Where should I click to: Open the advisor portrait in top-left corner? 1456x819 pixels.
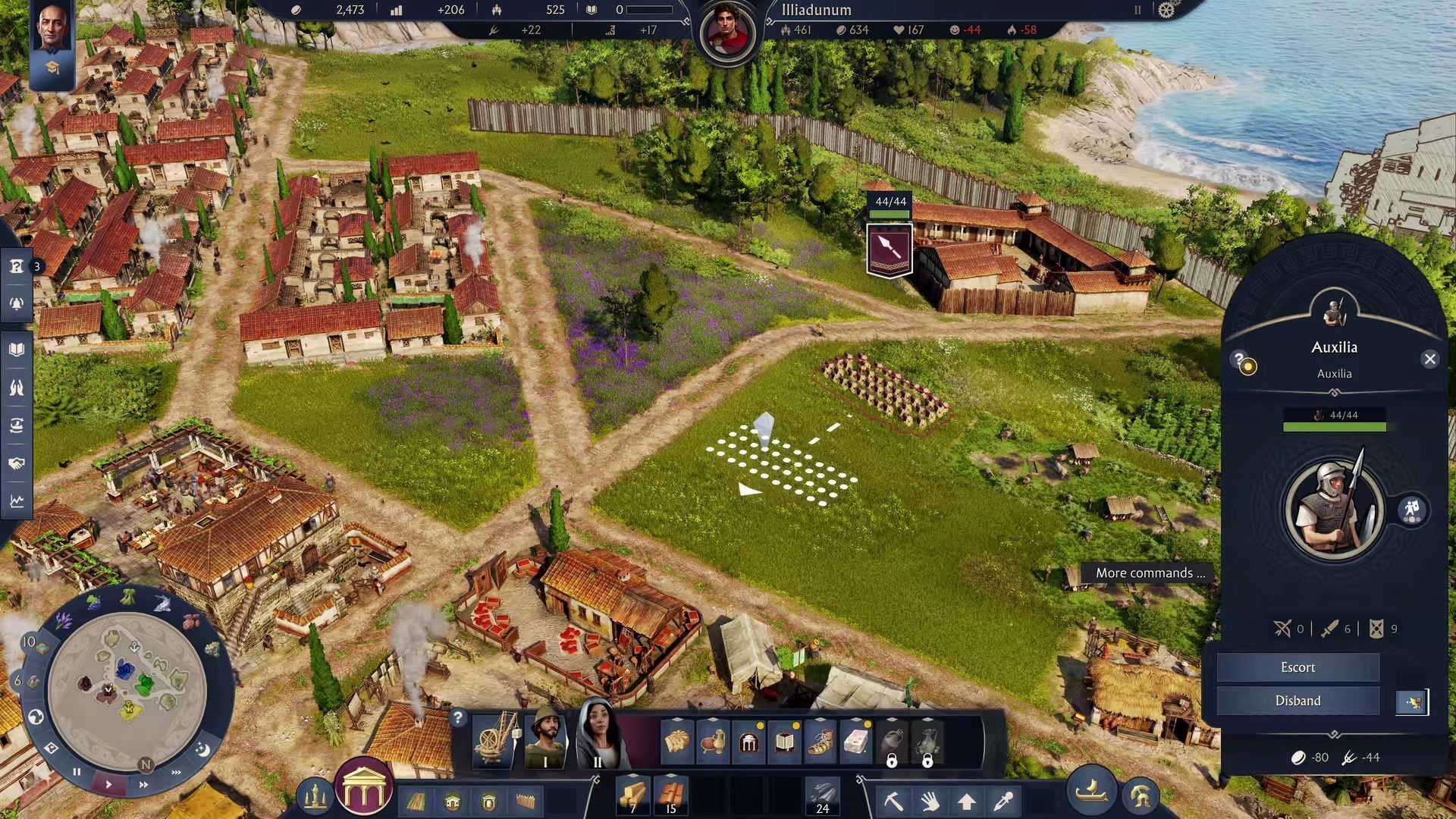pos(52,28)
